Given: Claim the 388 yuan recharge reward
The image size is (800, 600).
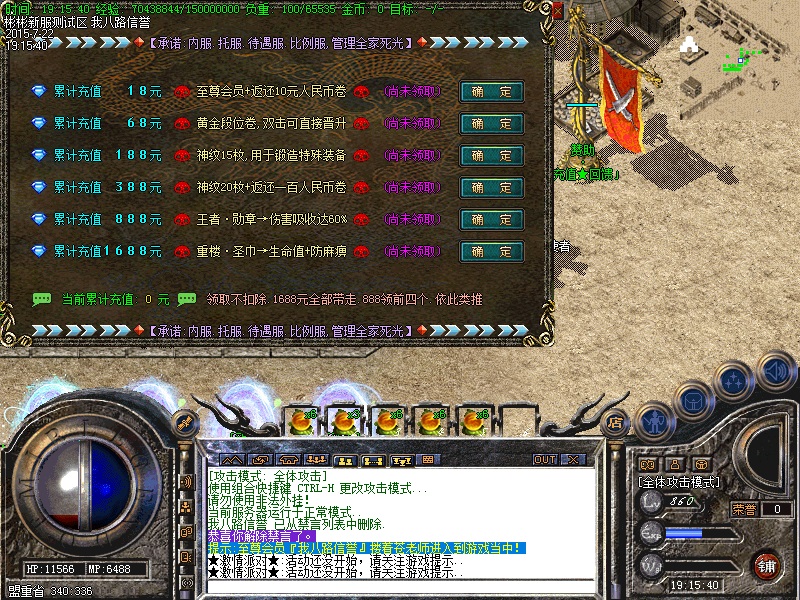Looking at the screenshot, I should (x=491, y=188).
